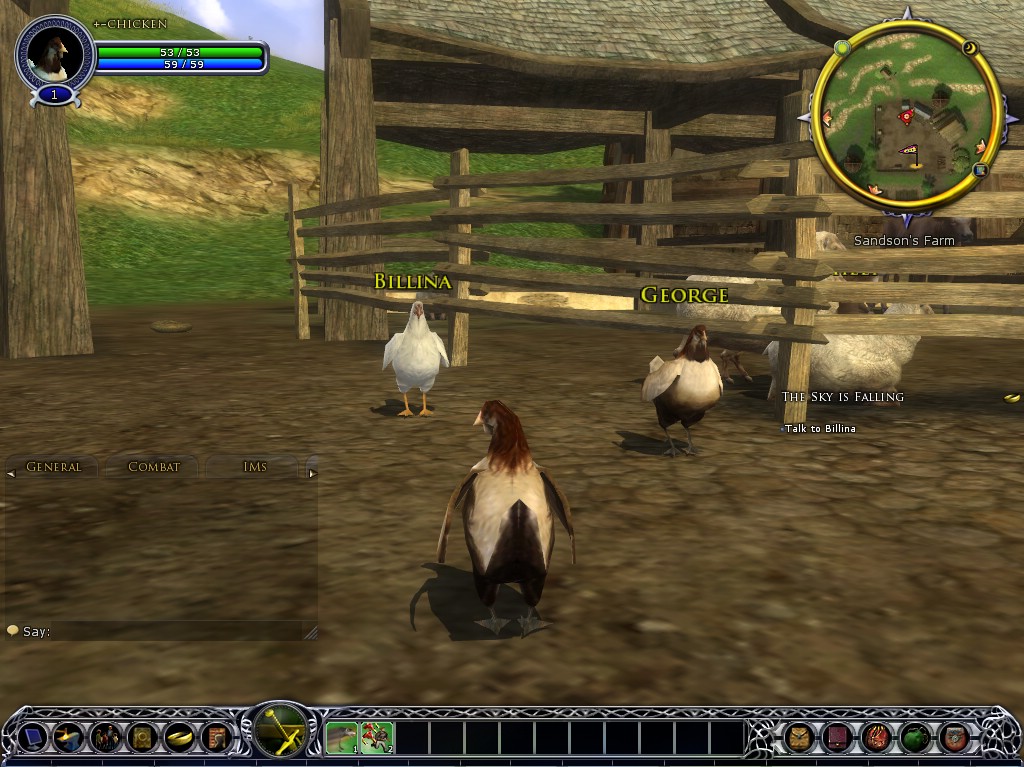Activate the first quickslot skill
The height and width of the screenshot is (767, 1024).
342,738
